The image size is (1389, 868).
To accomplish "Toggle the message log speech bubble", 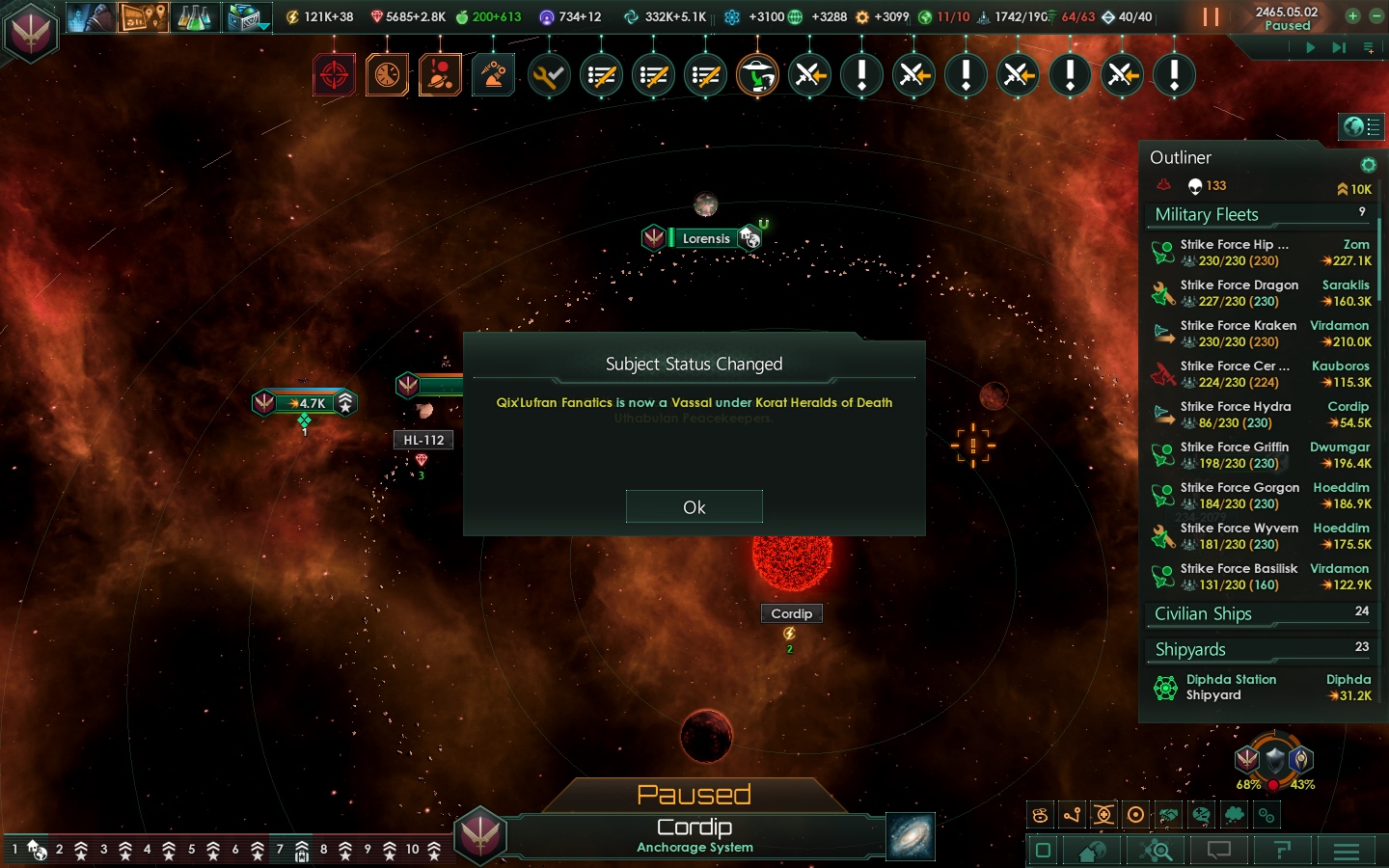I will pyautogui.click(x=1218, y=852).
